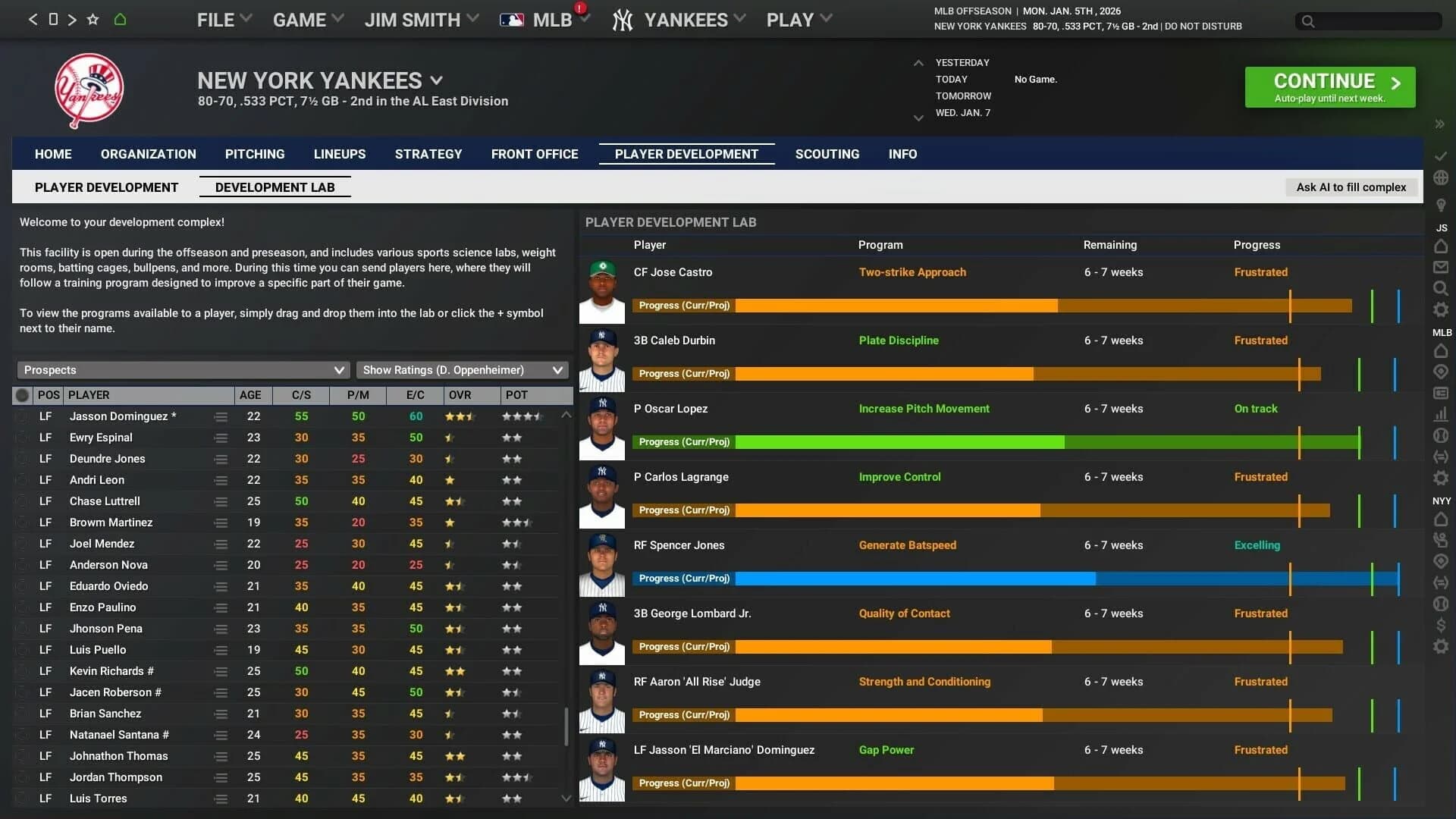Viewport: 1456px width, 819px height.
Task: Open the globe league browser icon
Action: click(1442, 178)
